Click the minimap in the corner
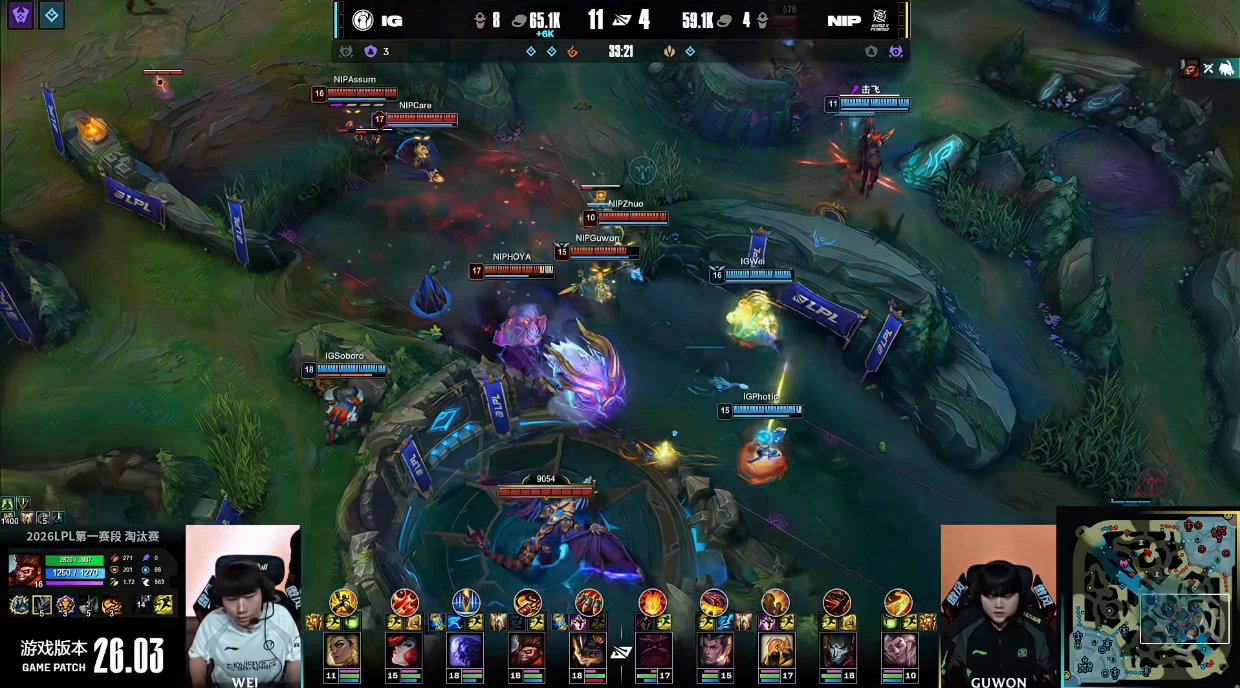1240x688 pixels. [1149, 597]
